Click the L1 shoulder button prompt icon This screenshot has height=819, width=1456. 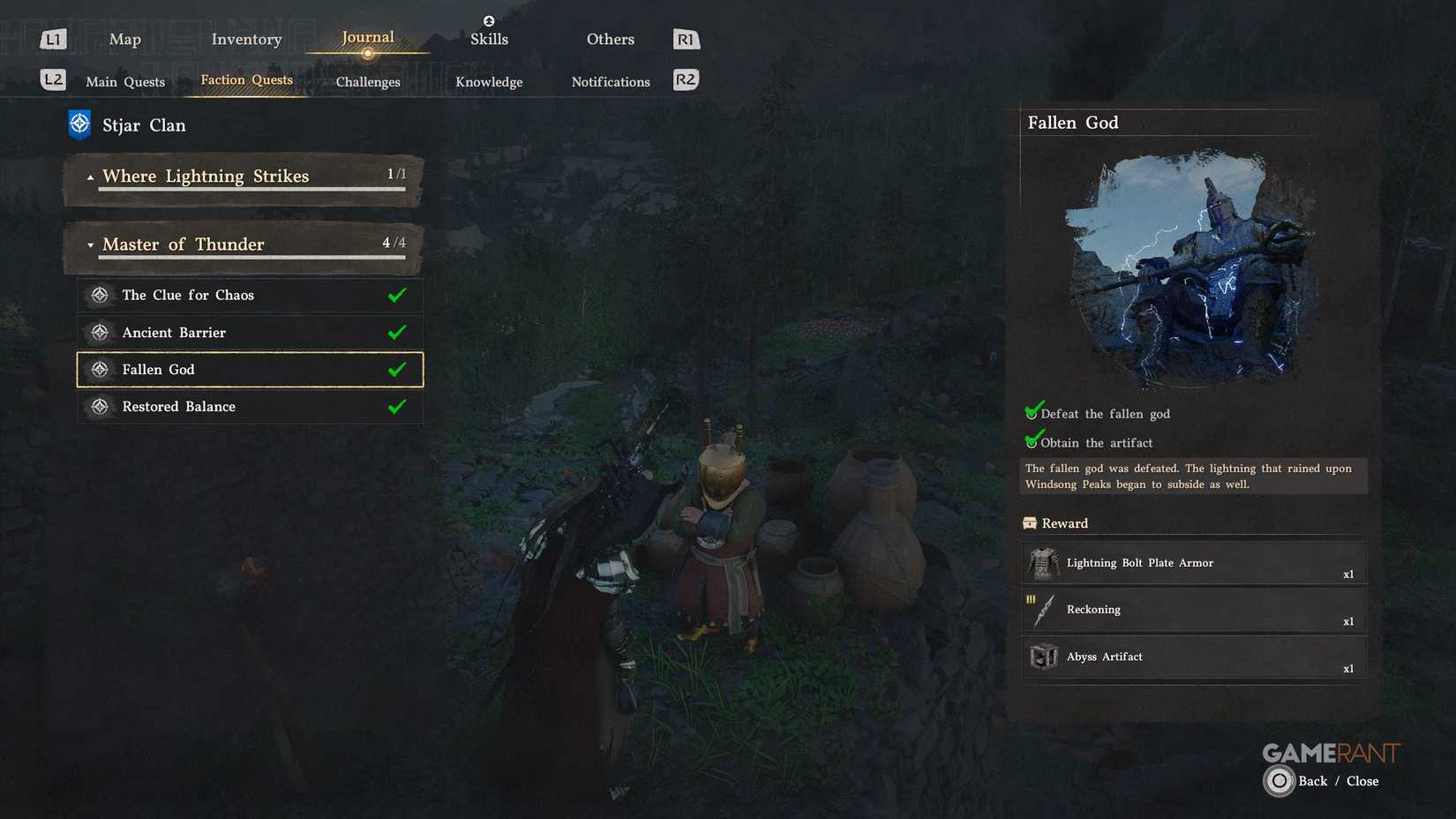coord(52,38)
